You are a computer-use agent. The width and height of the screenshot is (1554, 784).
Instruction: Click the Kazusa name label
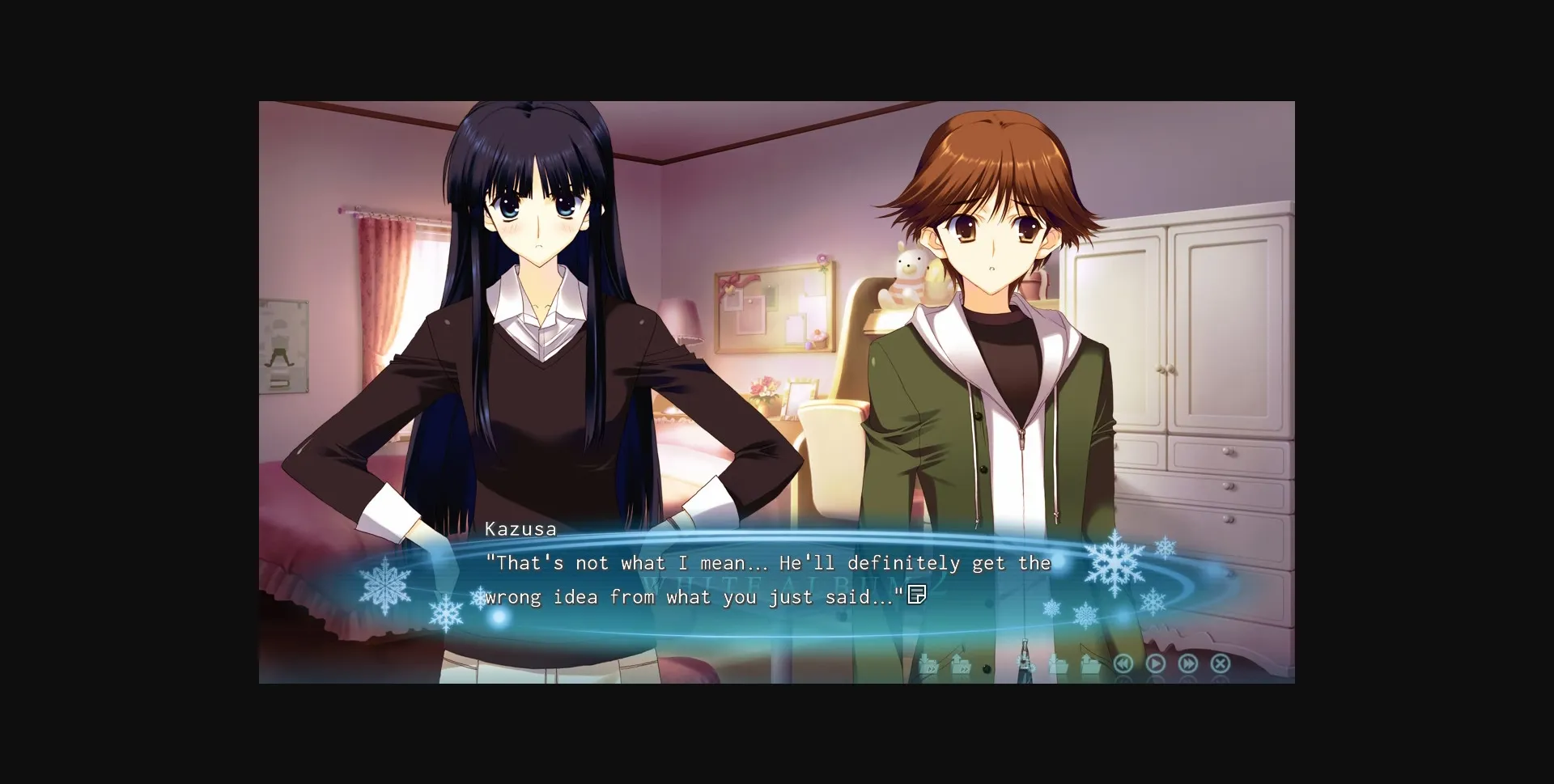pos(521,528)
